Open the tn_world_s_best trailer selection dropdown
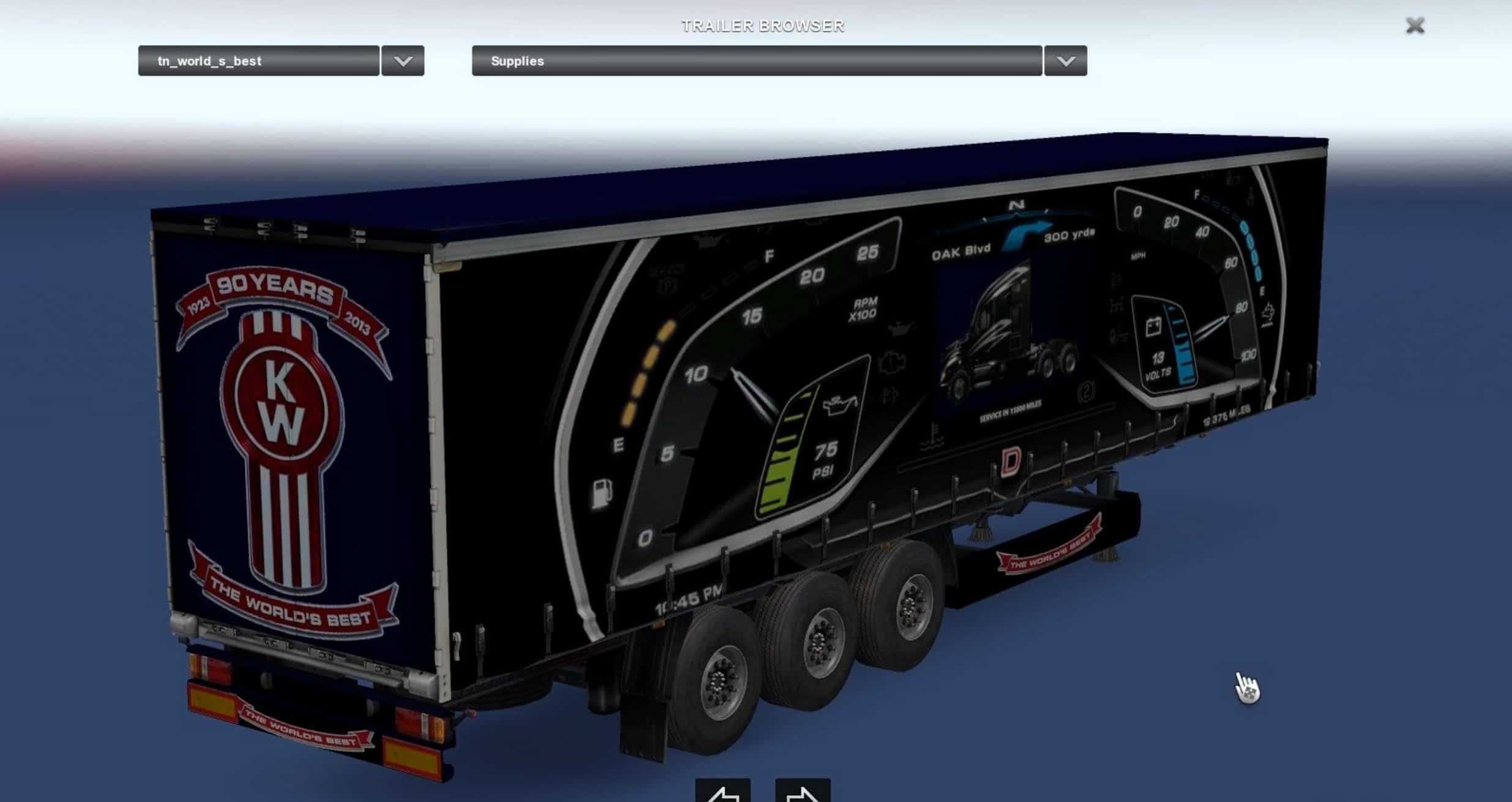 click(x=257, y=61)
